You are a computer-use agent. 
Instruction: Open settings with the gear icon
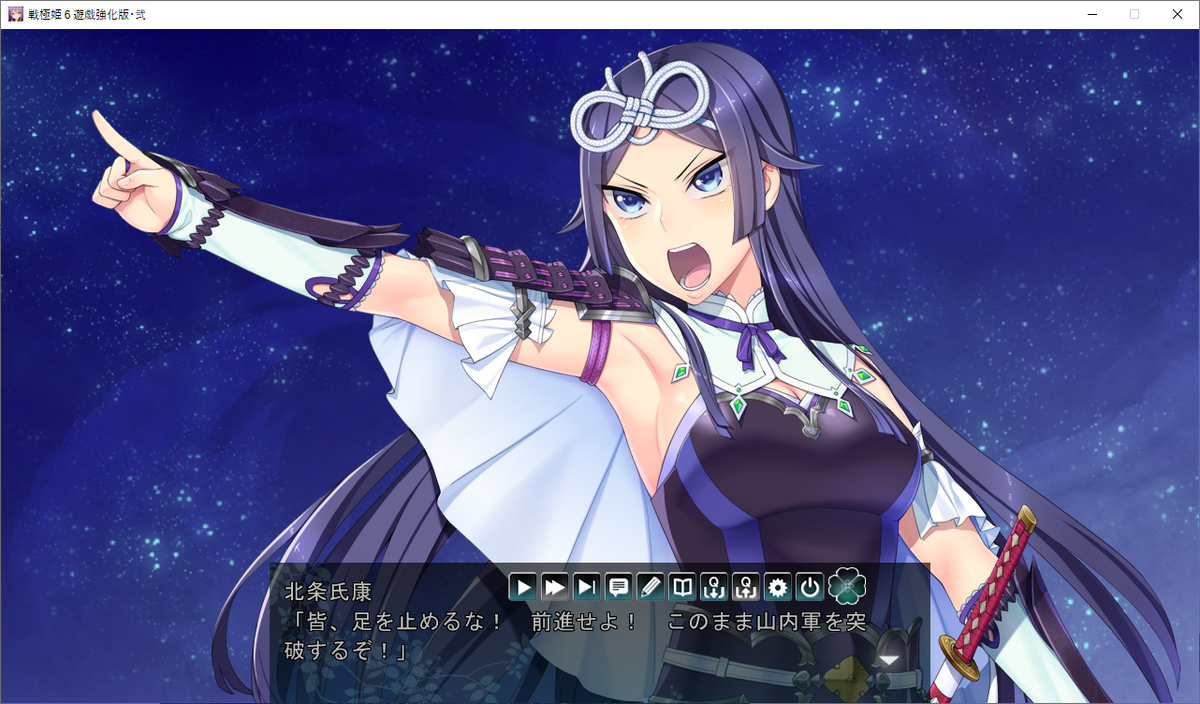777,587
